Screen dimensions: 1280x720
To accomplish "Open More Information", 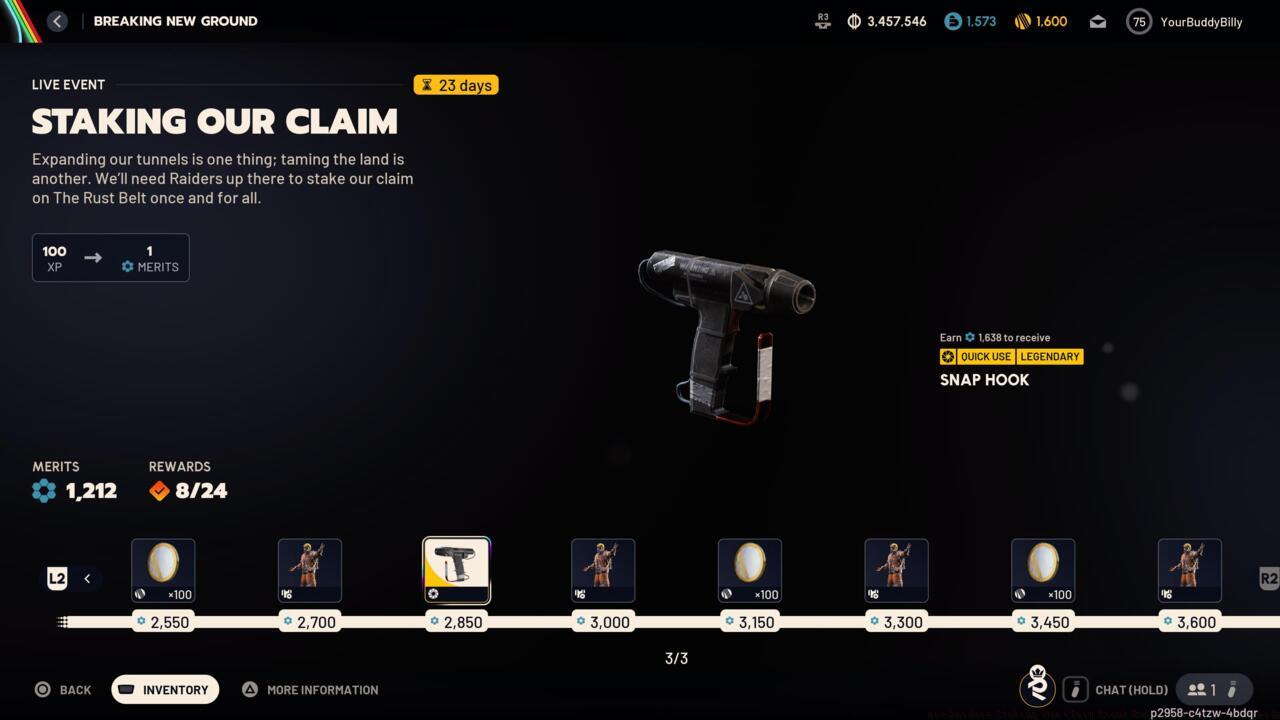I will point(310,689).
